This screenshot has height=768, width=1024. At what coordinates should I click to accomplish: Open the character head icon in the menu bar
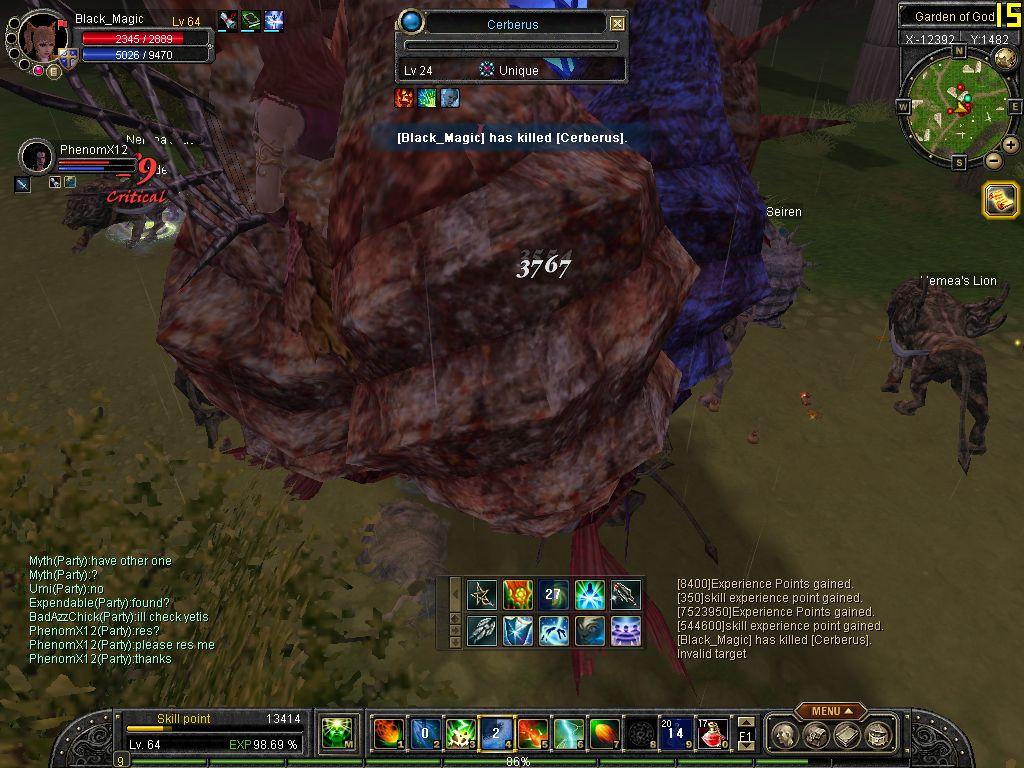(x=787, y=736)
